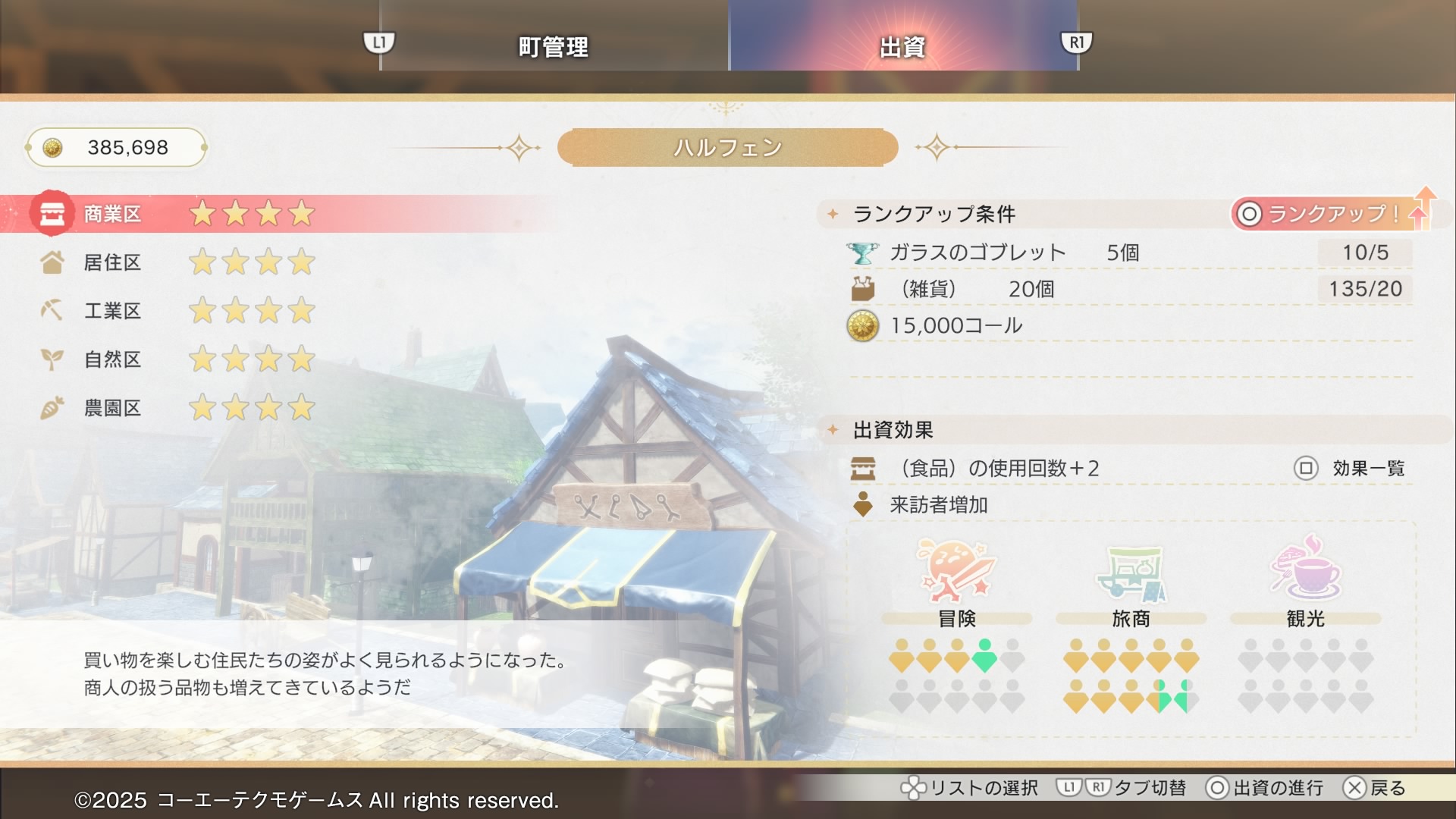Click the 観光 teacup icon
Viewport: 1456px width, 819px height.
click(1305, 569)
